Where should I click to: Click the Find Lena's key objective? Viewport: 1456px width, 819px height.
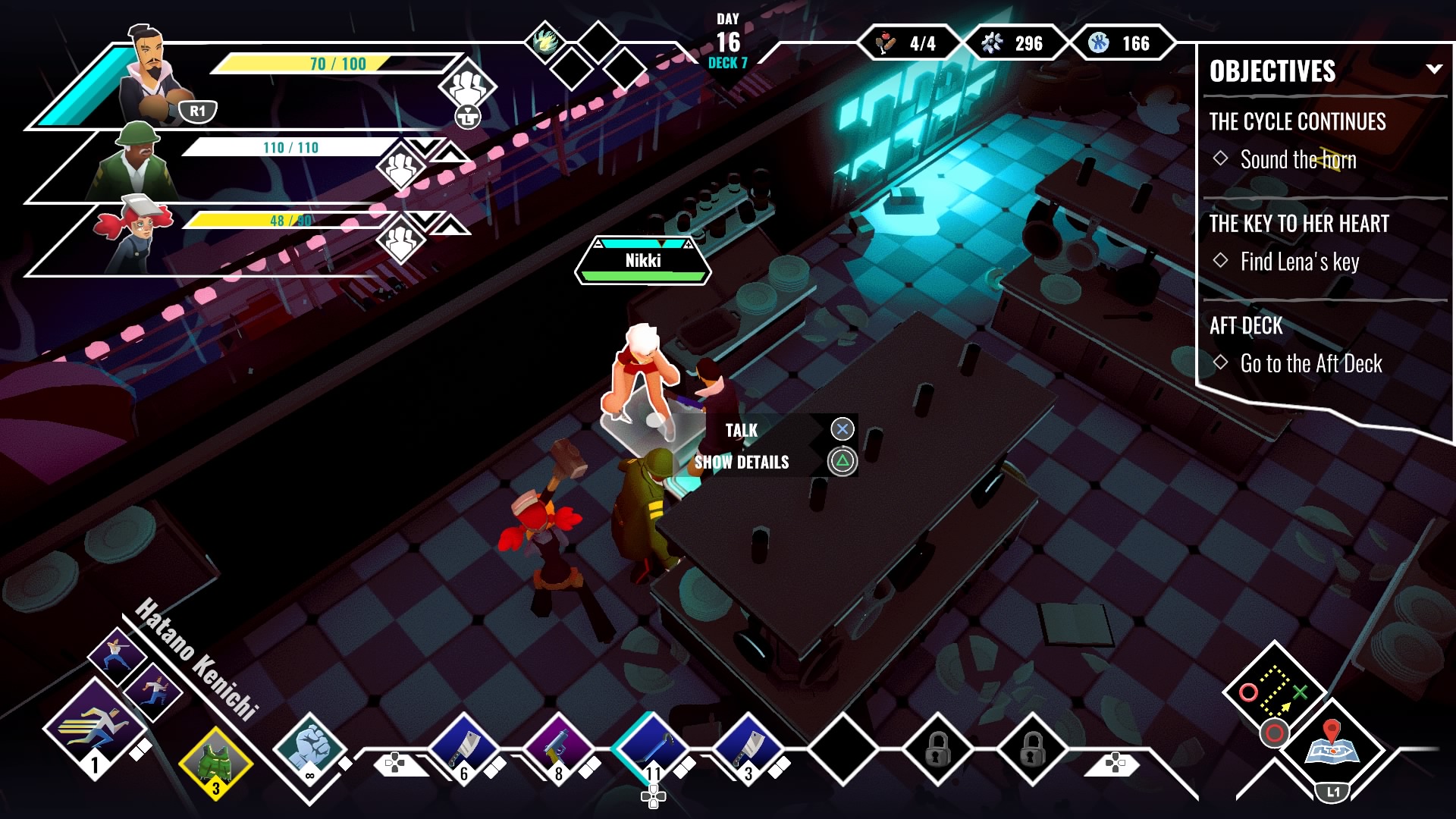(x=1301, y=262)
